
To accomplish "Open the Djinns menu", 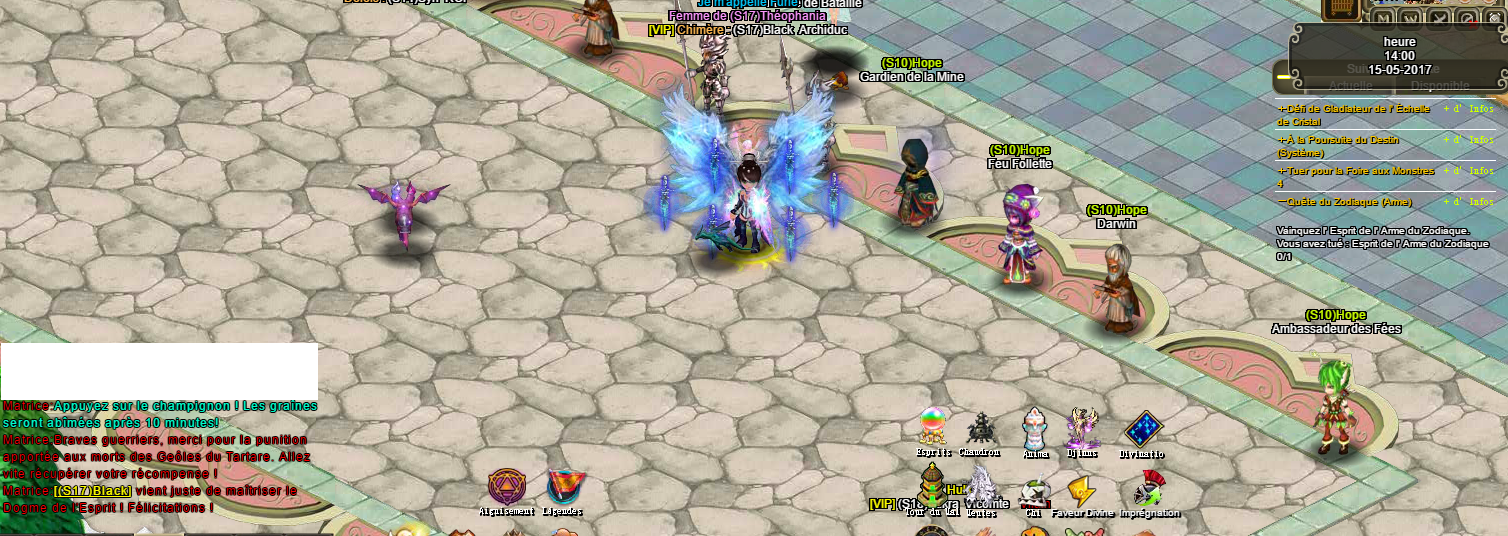I will pos(1082,429).
